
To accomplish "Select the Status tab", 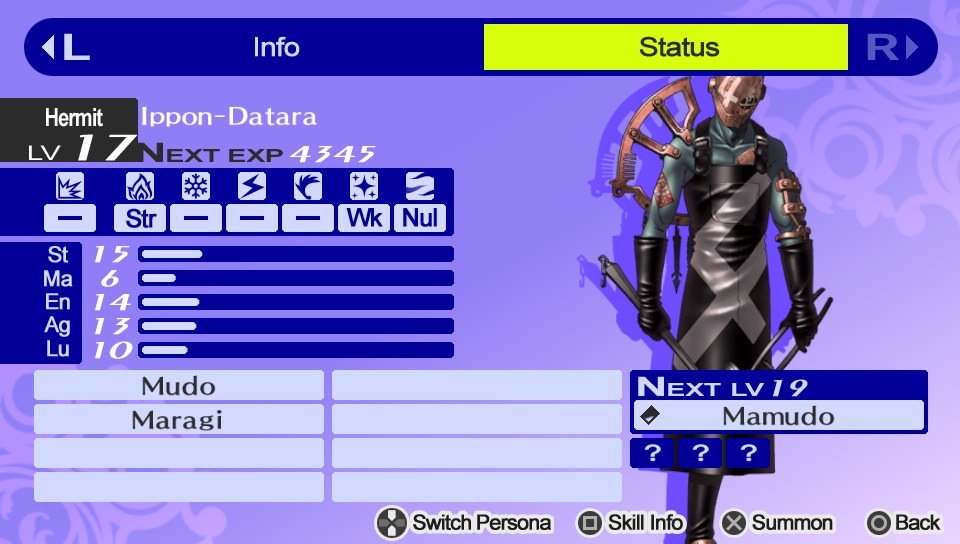I will pyautogui.click(x=678, y=47).
